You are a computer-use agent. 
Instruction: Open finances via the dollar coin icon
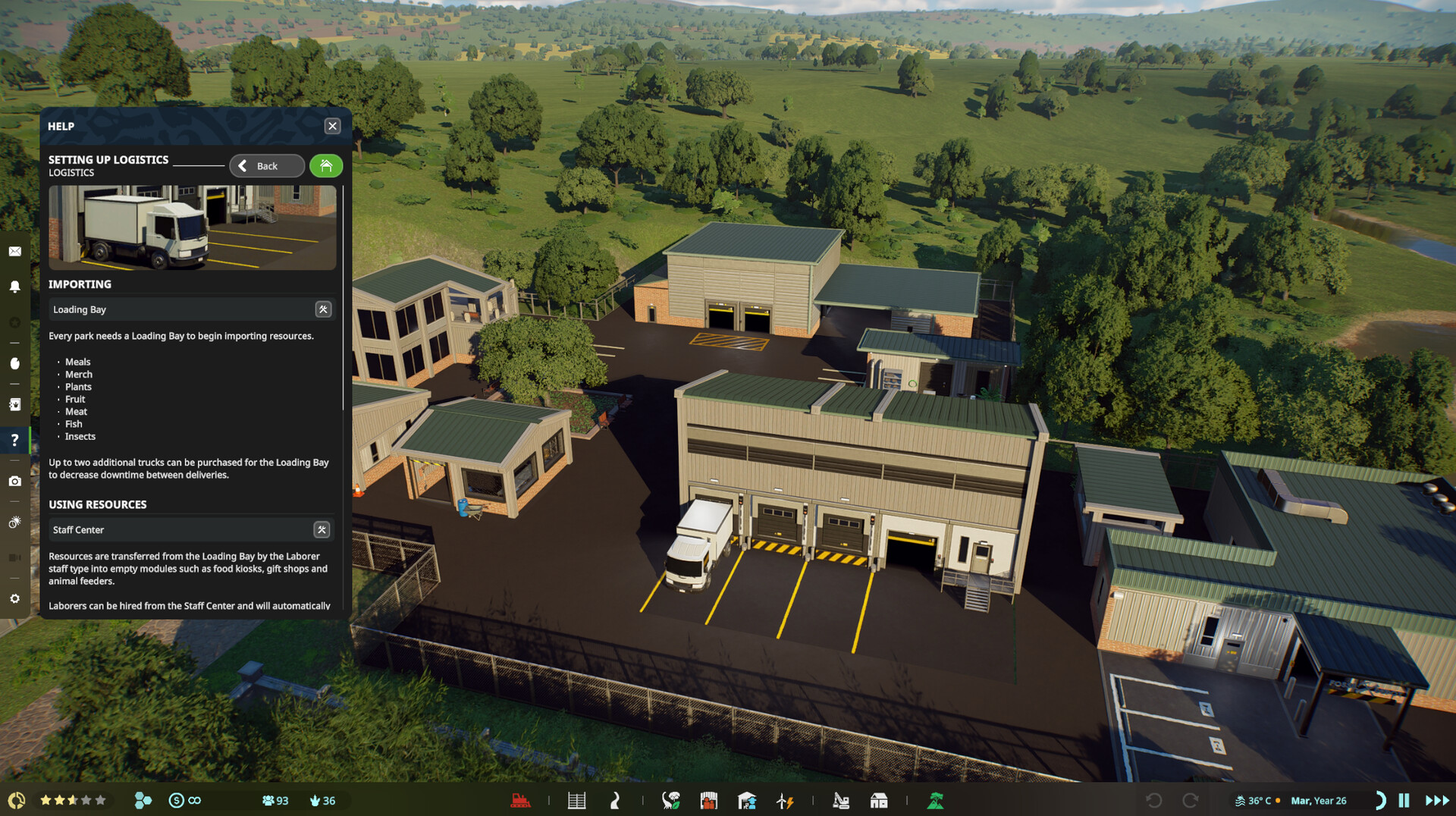pyautogui.click(x=176, y=801)
